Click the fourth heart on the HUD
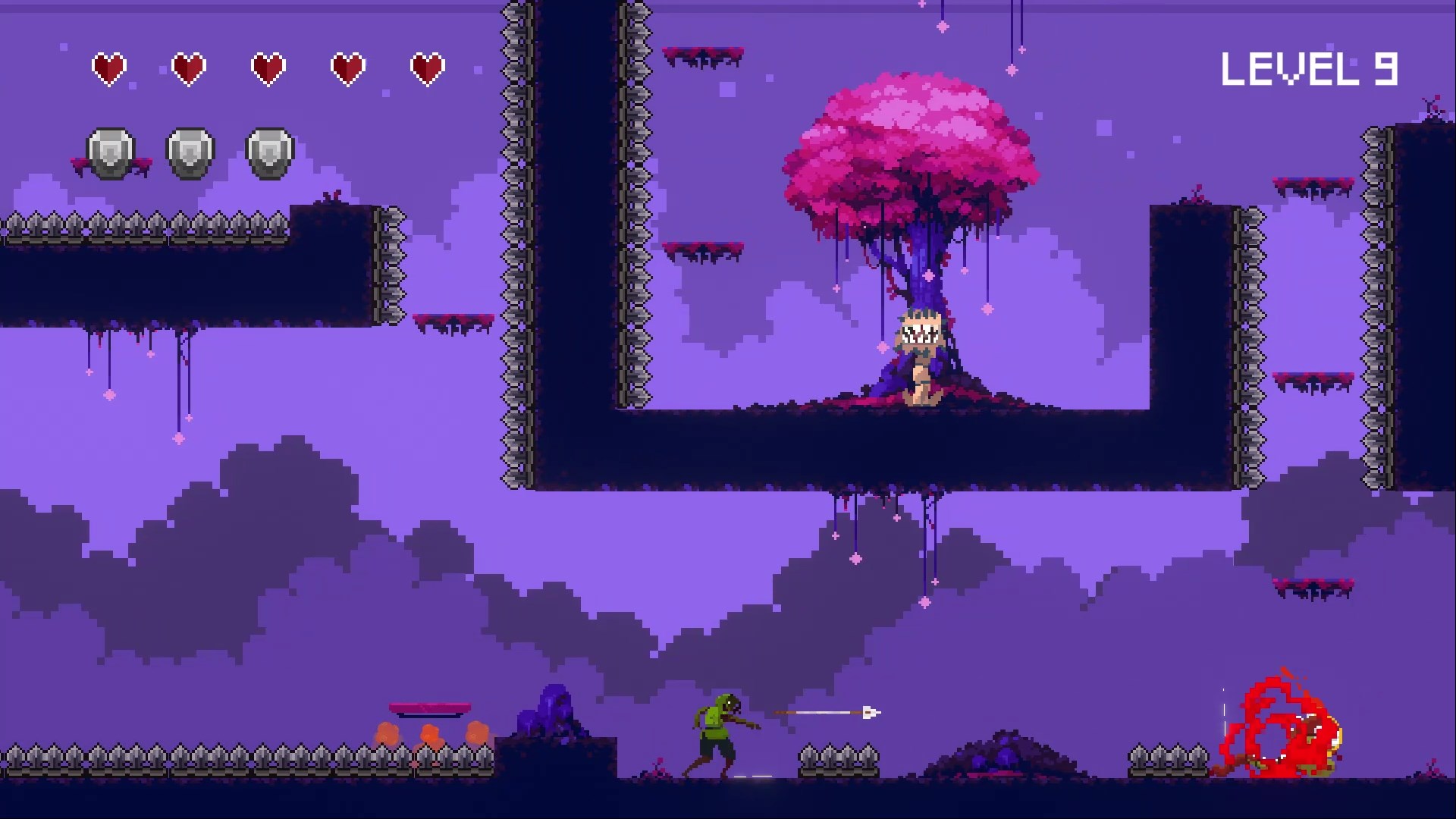Screen dimensions: 1456x819 pyautogui.click(x=348, y=67)
